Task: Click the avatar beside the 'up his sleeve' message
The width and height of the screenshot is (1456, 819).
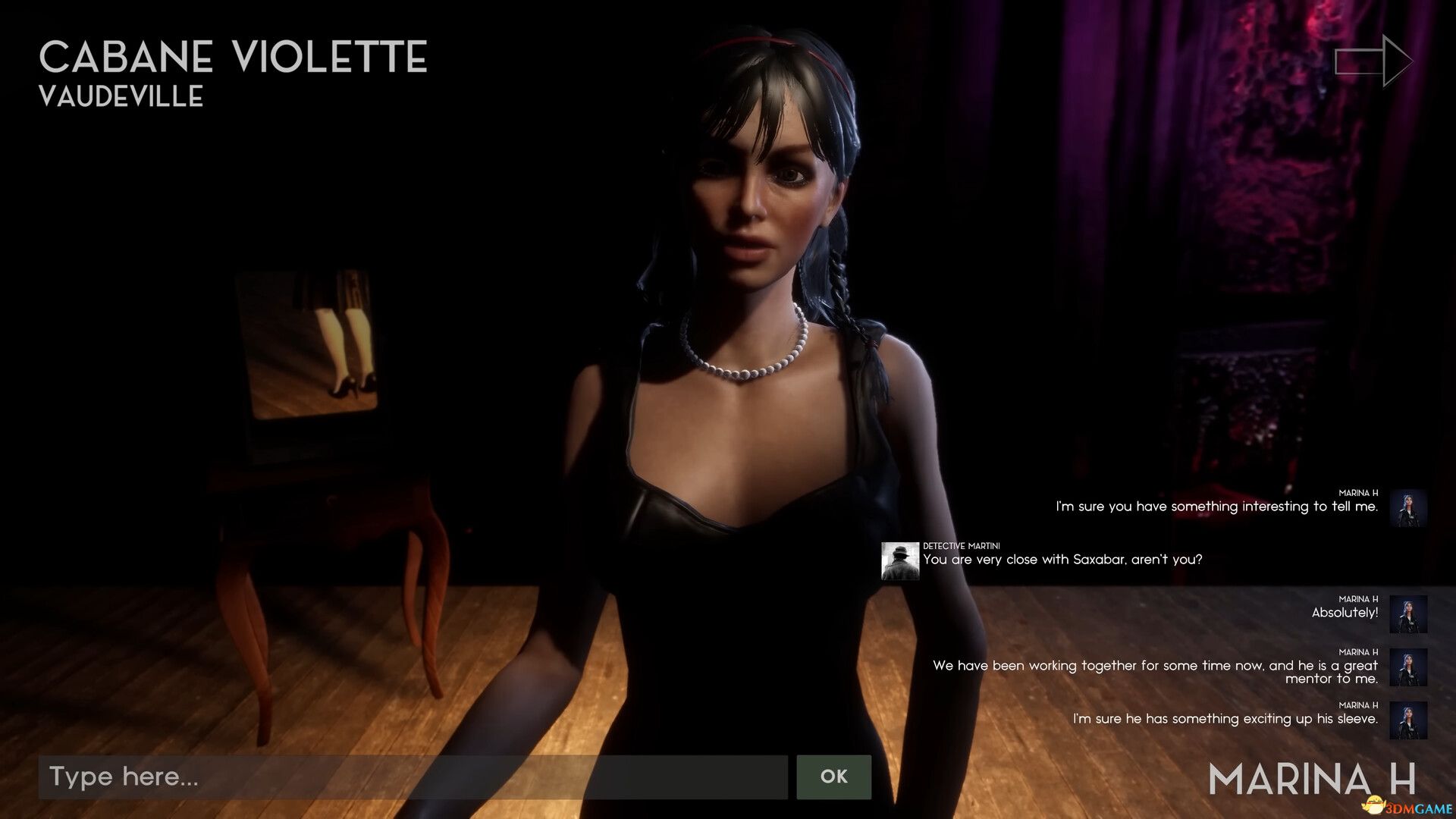Action: [x=1408, y=717]
